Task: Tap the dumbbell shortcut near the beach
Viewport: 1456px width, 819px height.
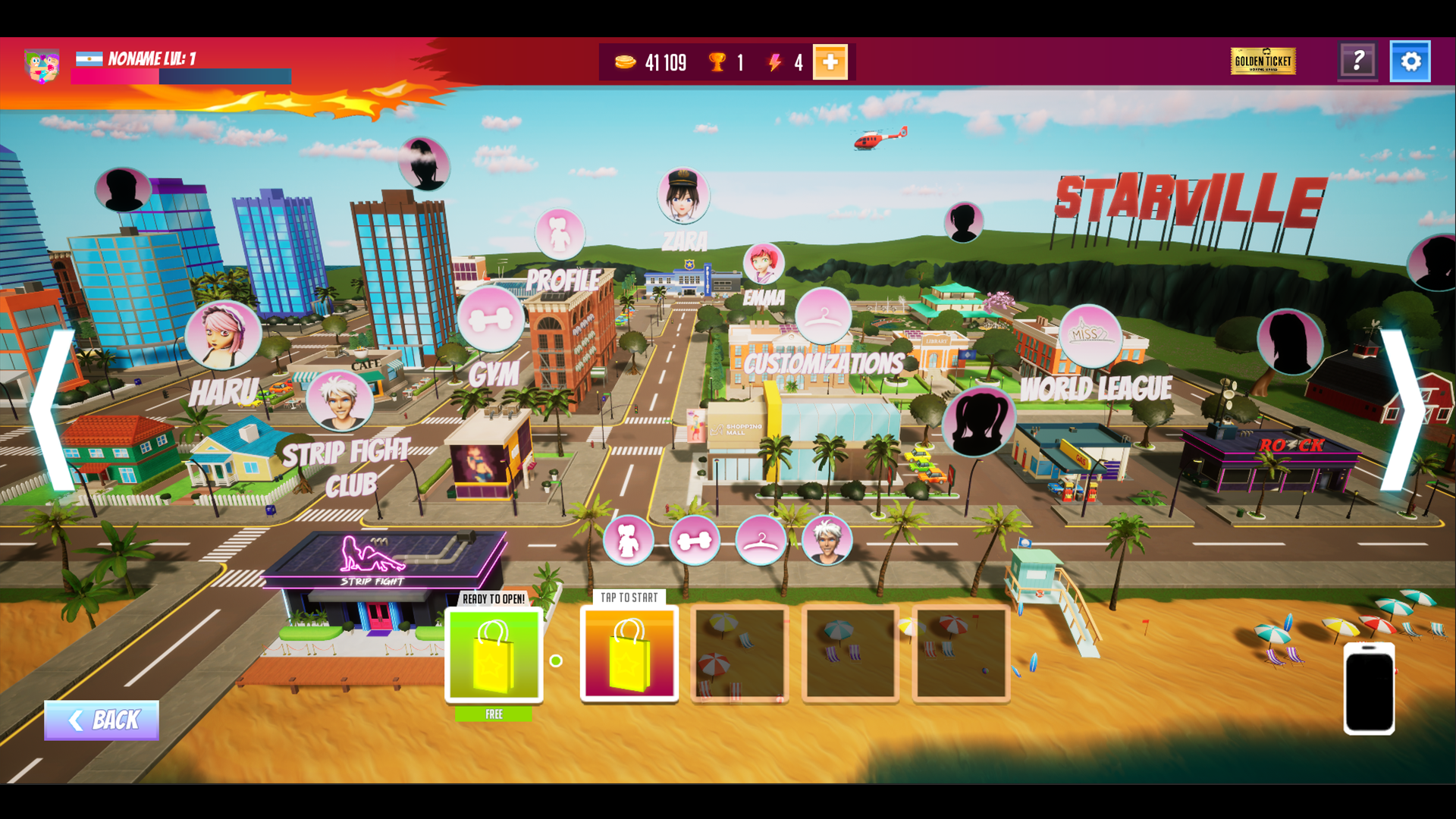Action: click(695, 540)
